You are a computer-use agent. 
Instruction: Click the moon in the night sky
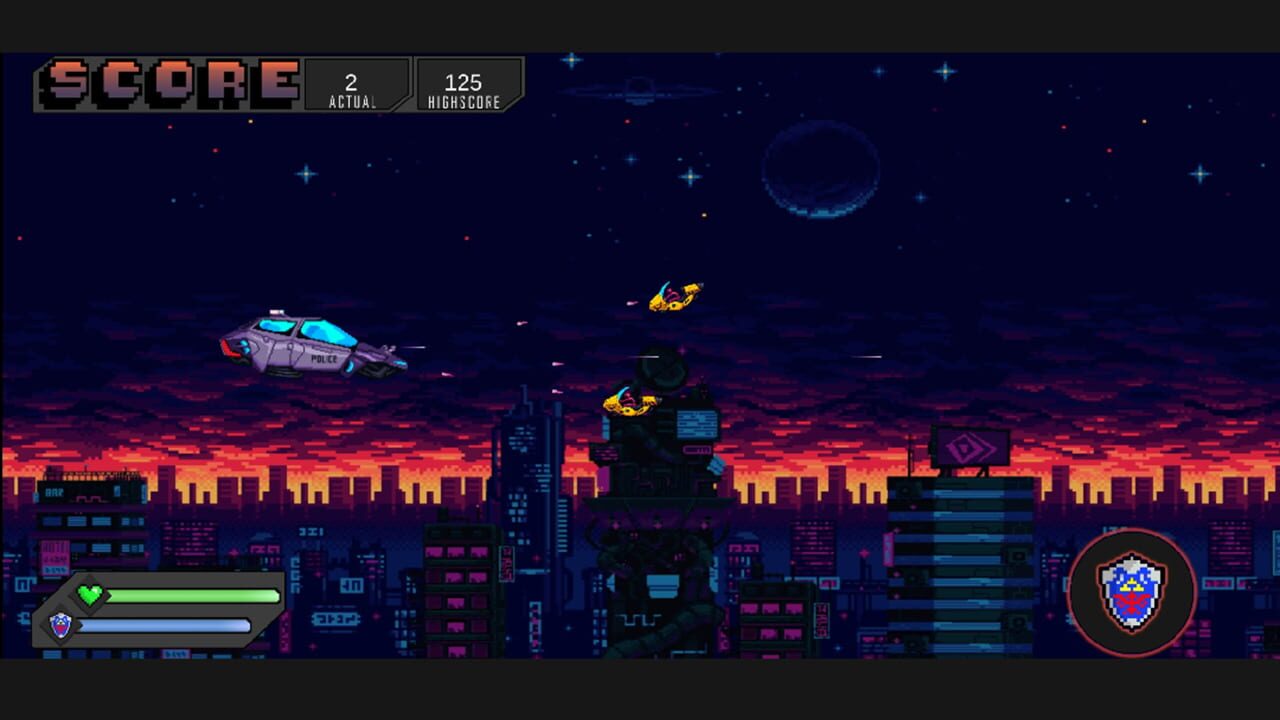tap(820, 170)
